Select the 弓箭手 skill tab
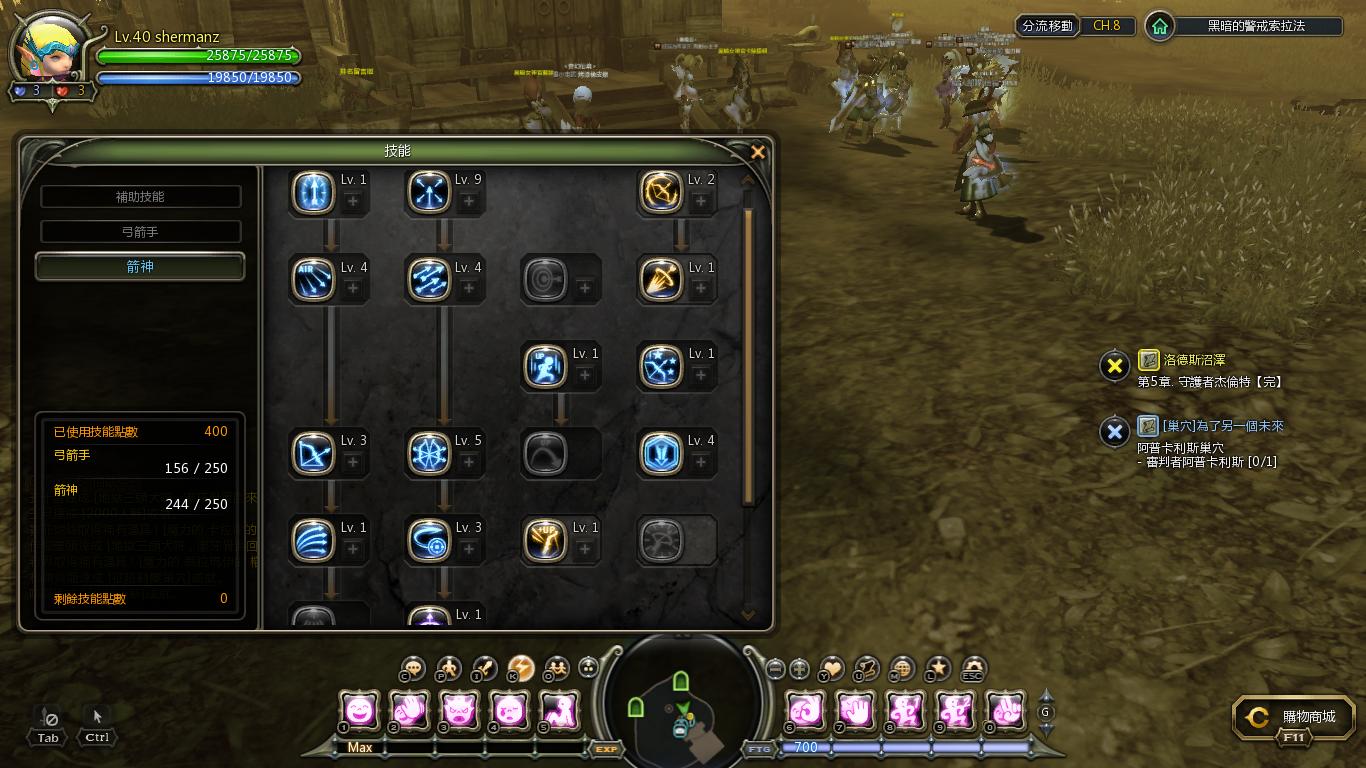Screen dimensions: 1366x768 pyautogui.click(x=140, y=232)
